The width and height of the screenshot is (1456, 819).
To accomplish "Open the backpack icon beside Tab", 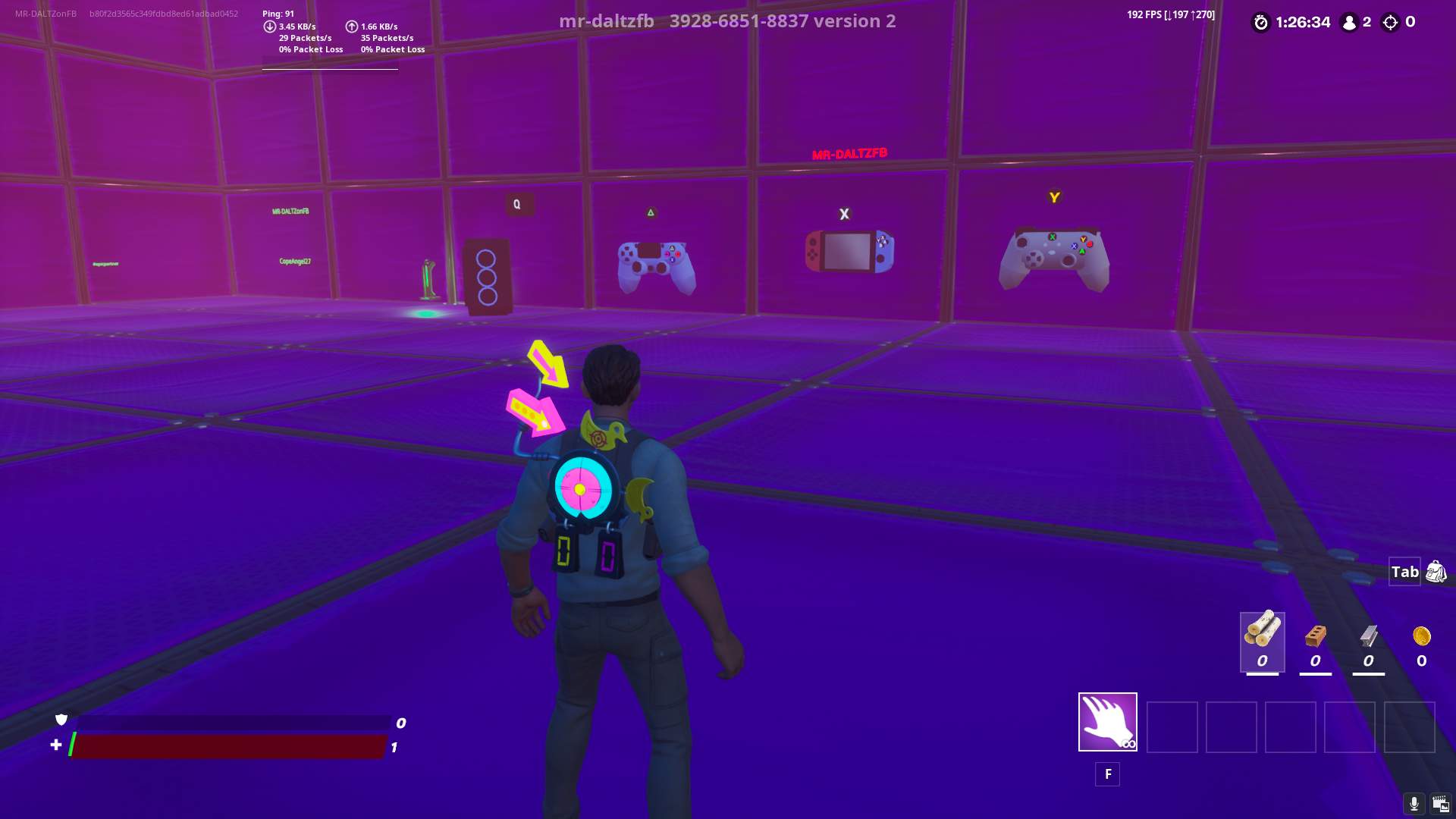I will [1437, 571].
